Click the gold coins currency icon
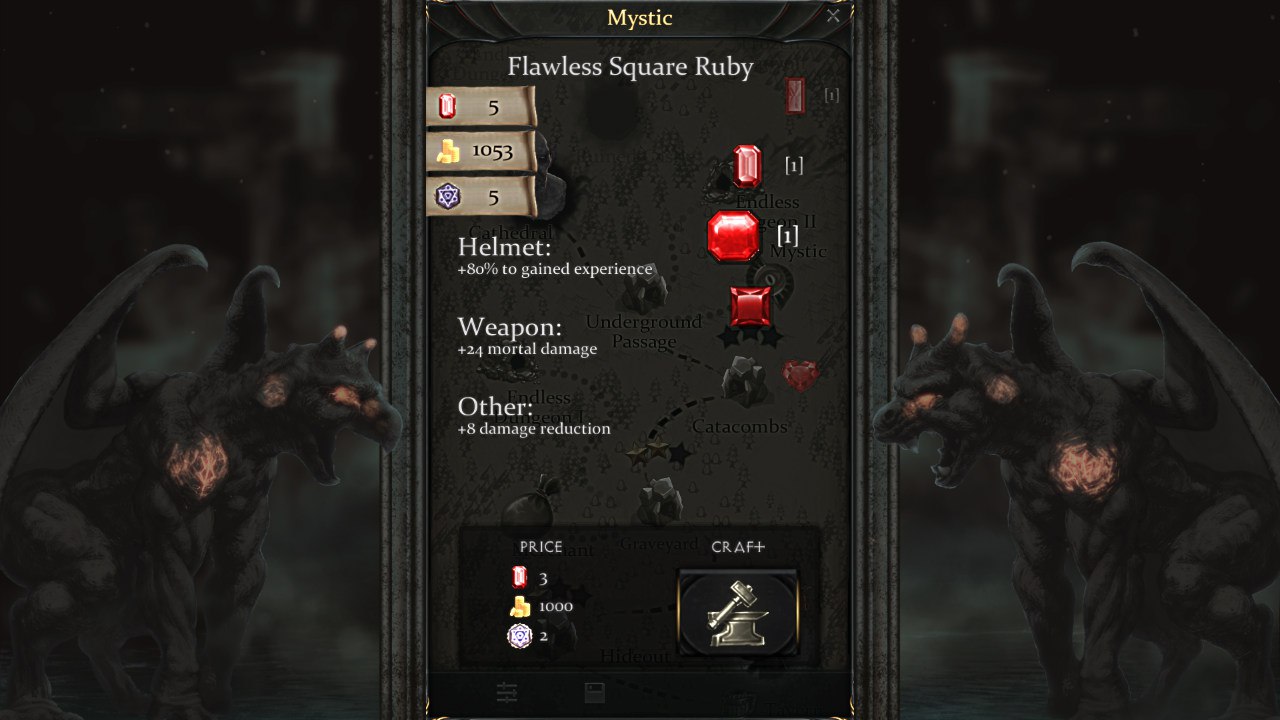The height and width of the screenshot is (720, 1280). [449, 150]
